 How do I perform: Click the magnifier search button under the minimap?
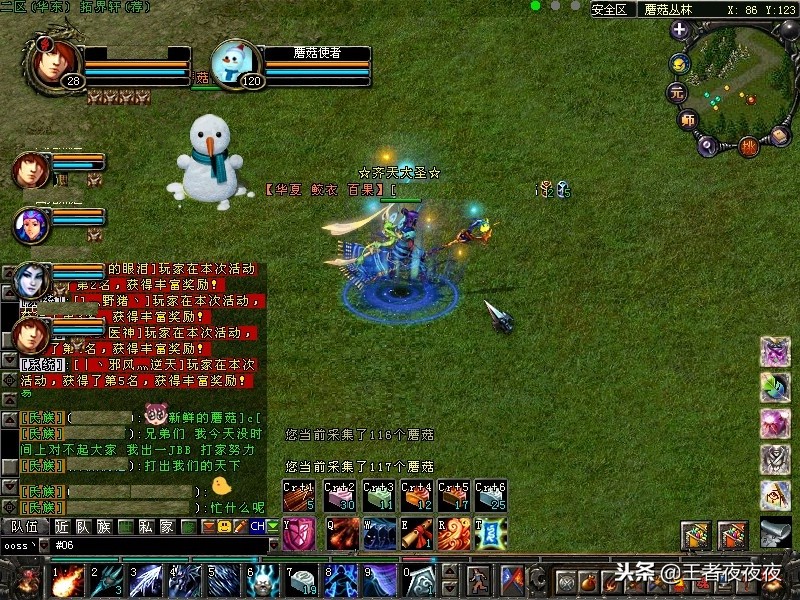707,144
